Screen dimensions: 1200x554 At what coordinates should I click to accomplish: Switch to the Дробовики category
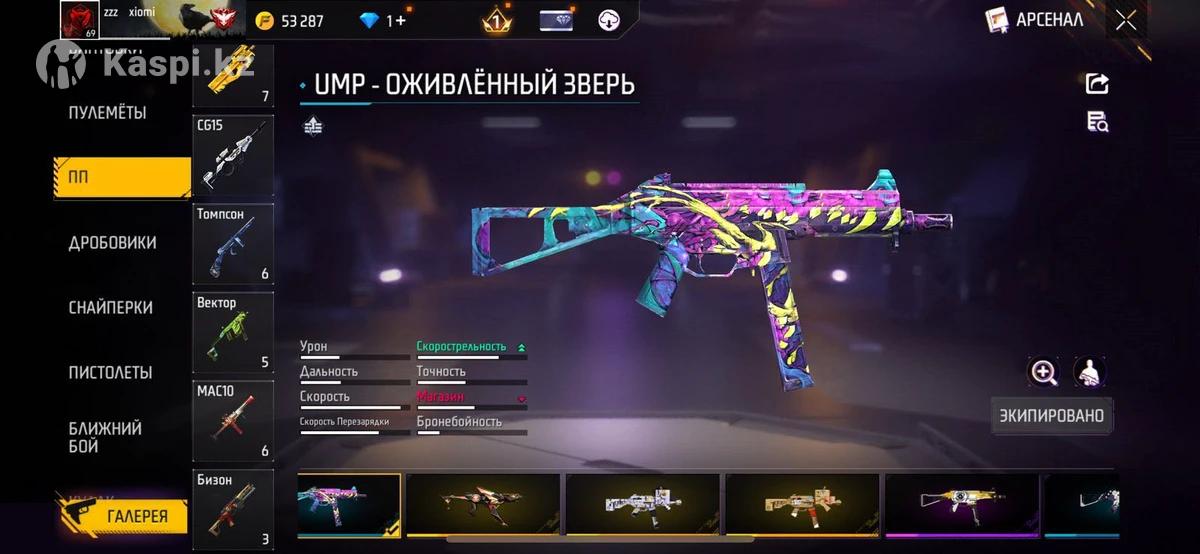click(112, 243)
